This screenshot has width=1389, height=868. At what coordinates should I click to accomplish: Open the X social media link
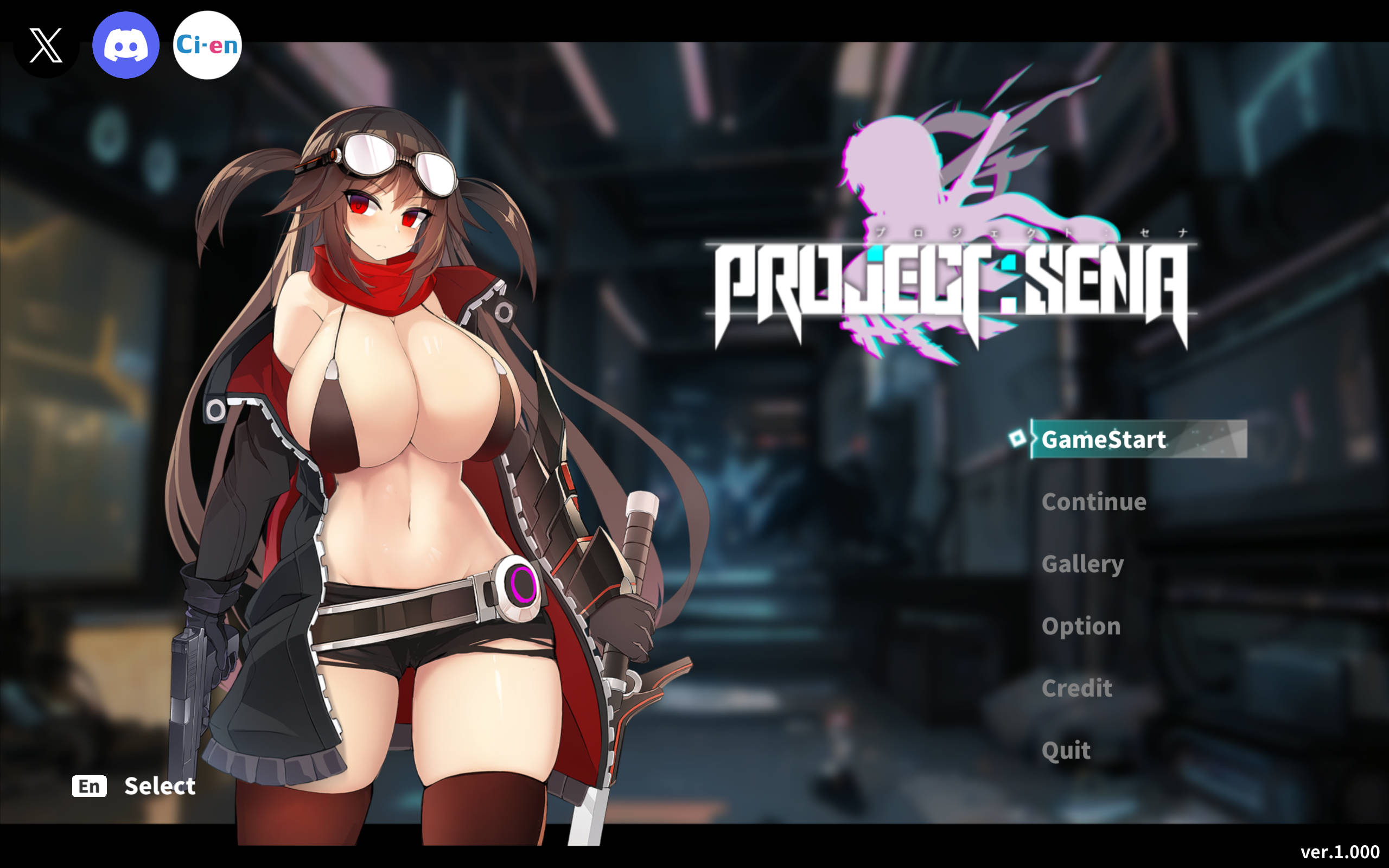(x=46, y=46)
